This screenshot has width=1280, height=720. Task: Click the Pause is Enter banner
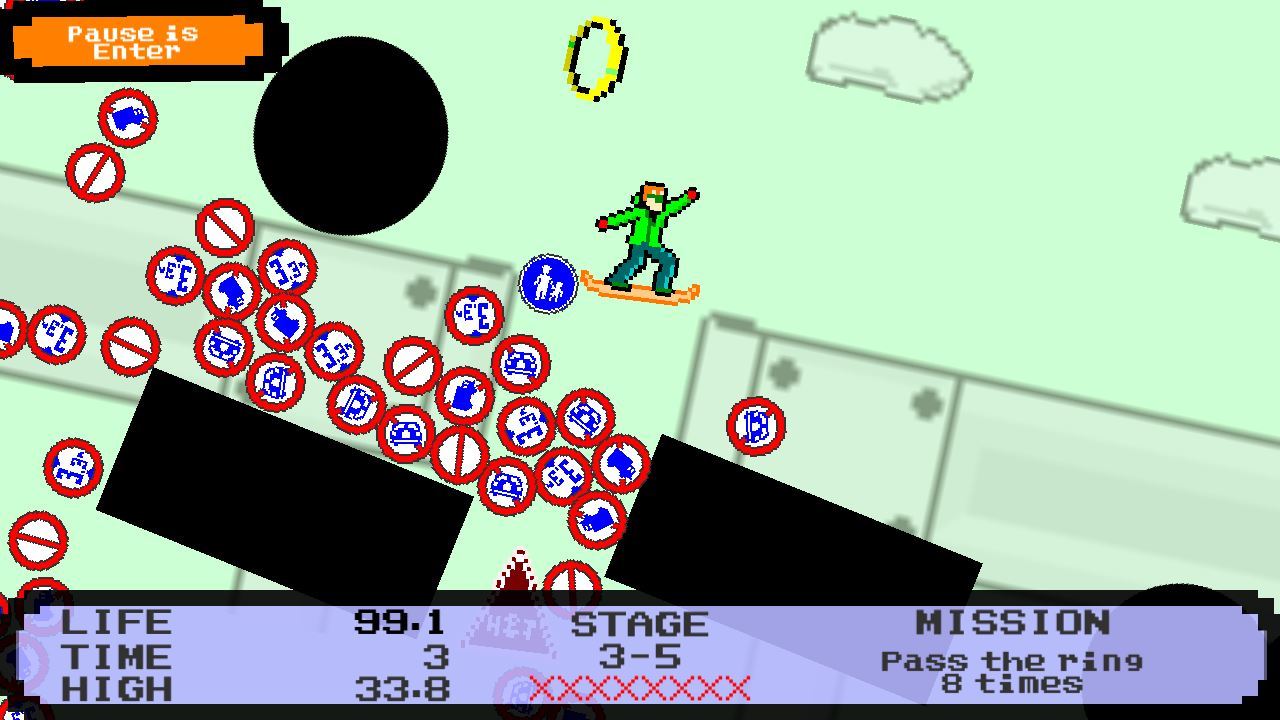[x=135, y=42]
